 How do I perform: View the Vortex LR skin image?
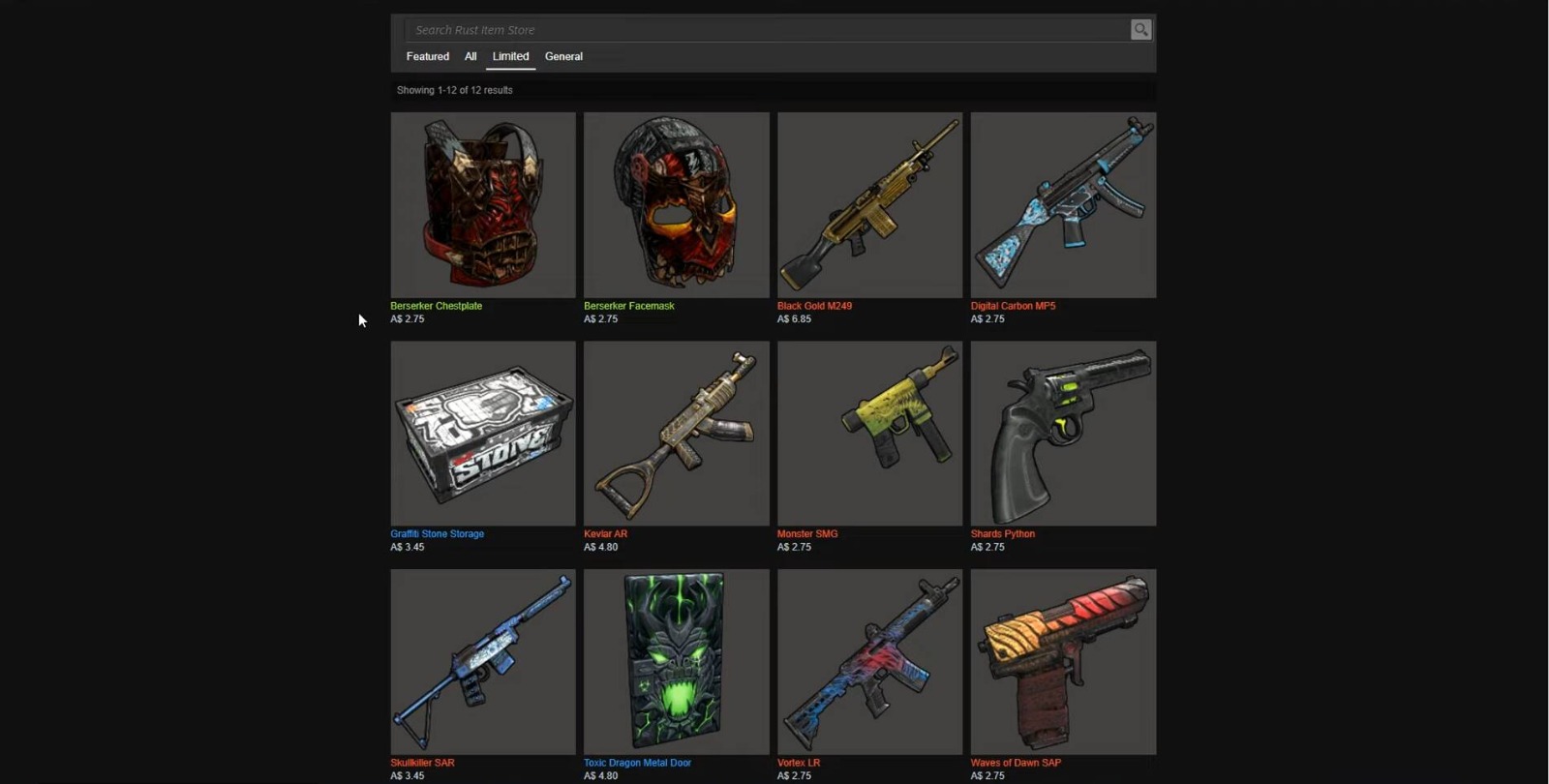click(868, 662)
